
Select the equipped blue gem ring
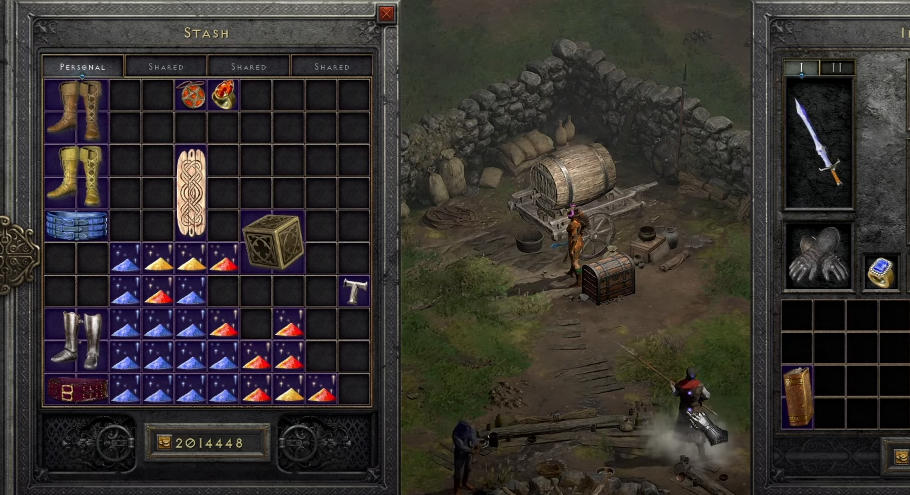880,271
